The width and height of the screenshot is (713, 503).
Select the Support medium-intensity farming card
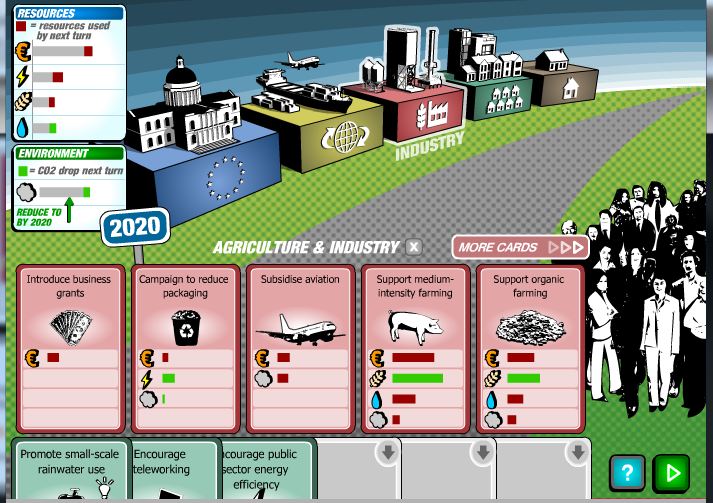[x=415, y=346]
